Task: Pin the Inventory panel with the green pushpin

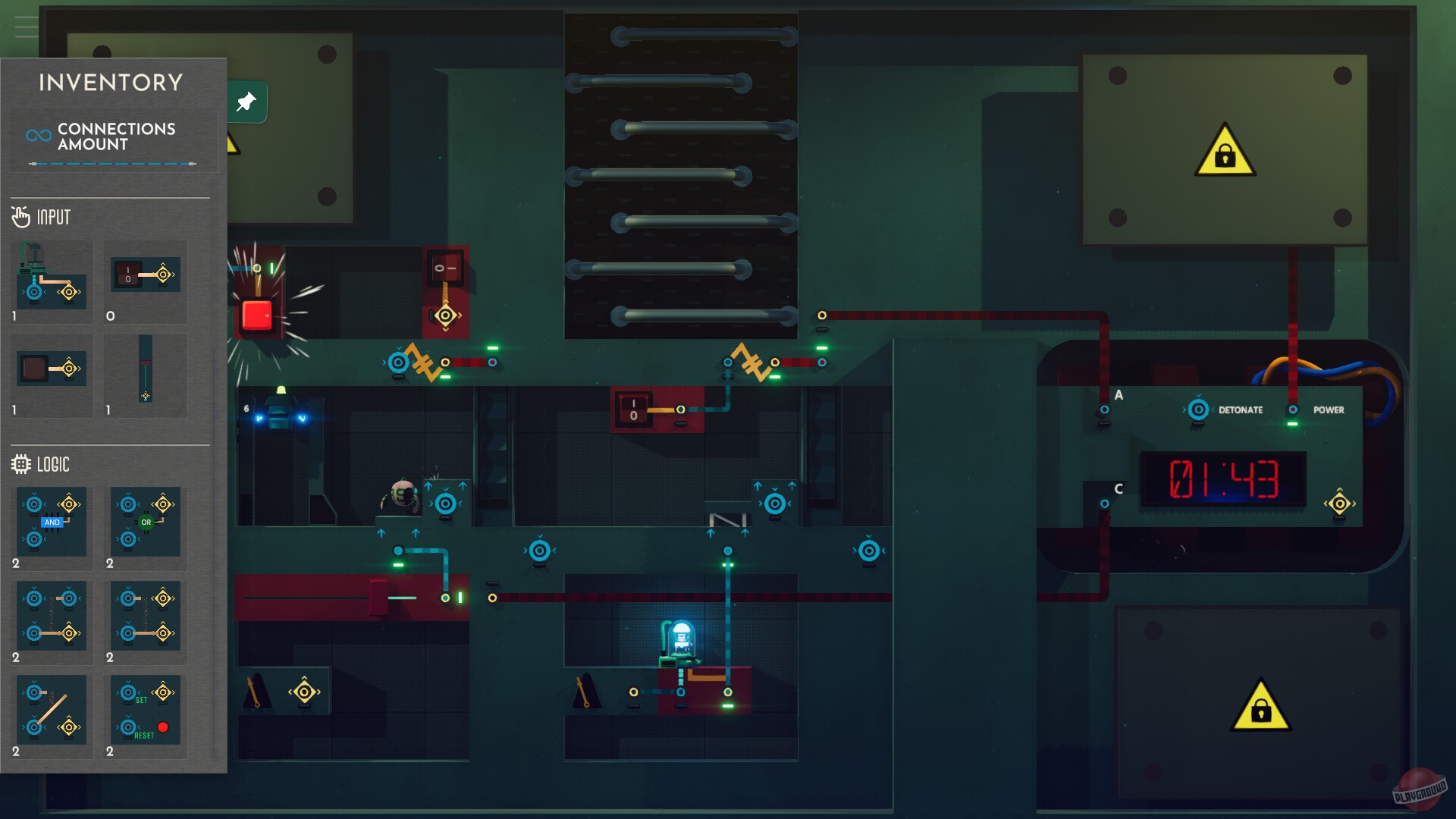Action: pyautogui.click(x=245, y=102)
